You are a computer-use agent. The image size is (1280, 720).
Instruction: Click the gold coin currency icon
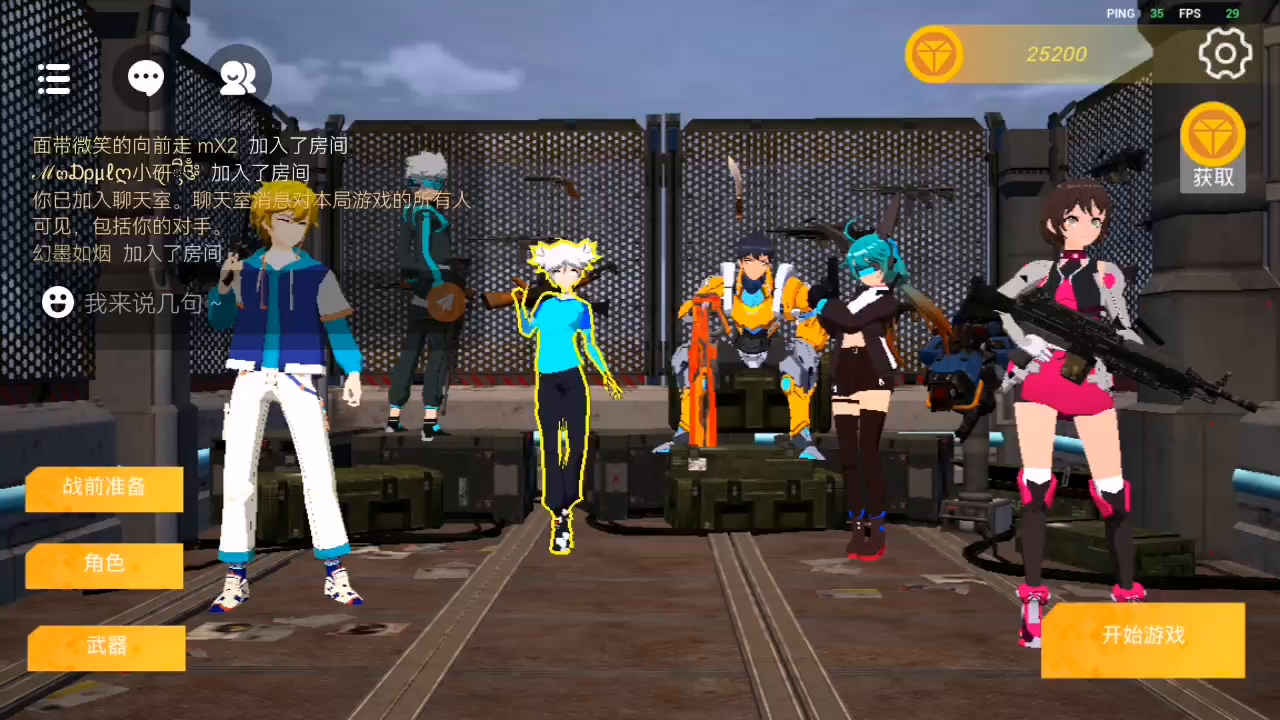point(934,54)
